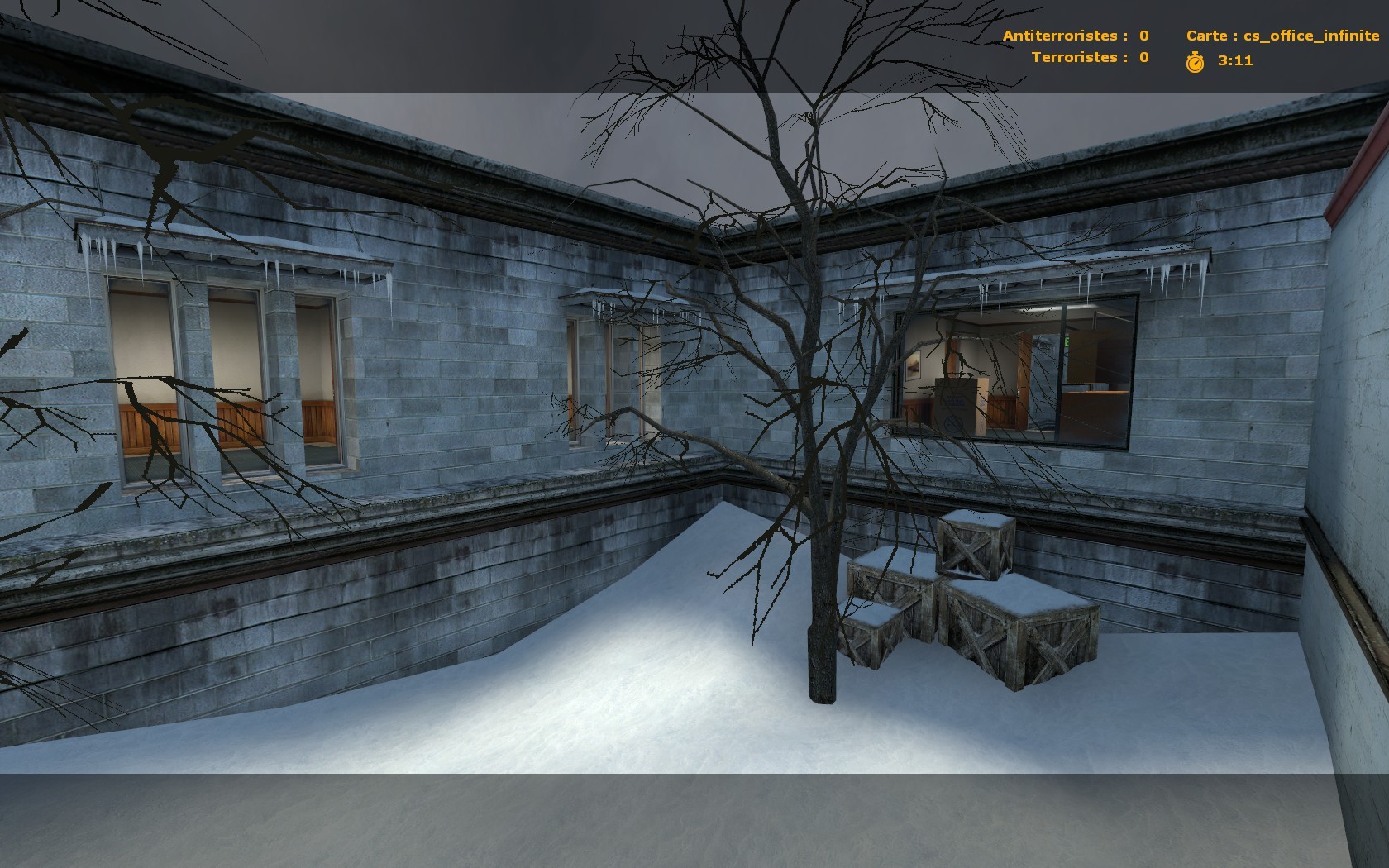
Task: Click the topmost crate on the pile
Action: coord(974,546)
